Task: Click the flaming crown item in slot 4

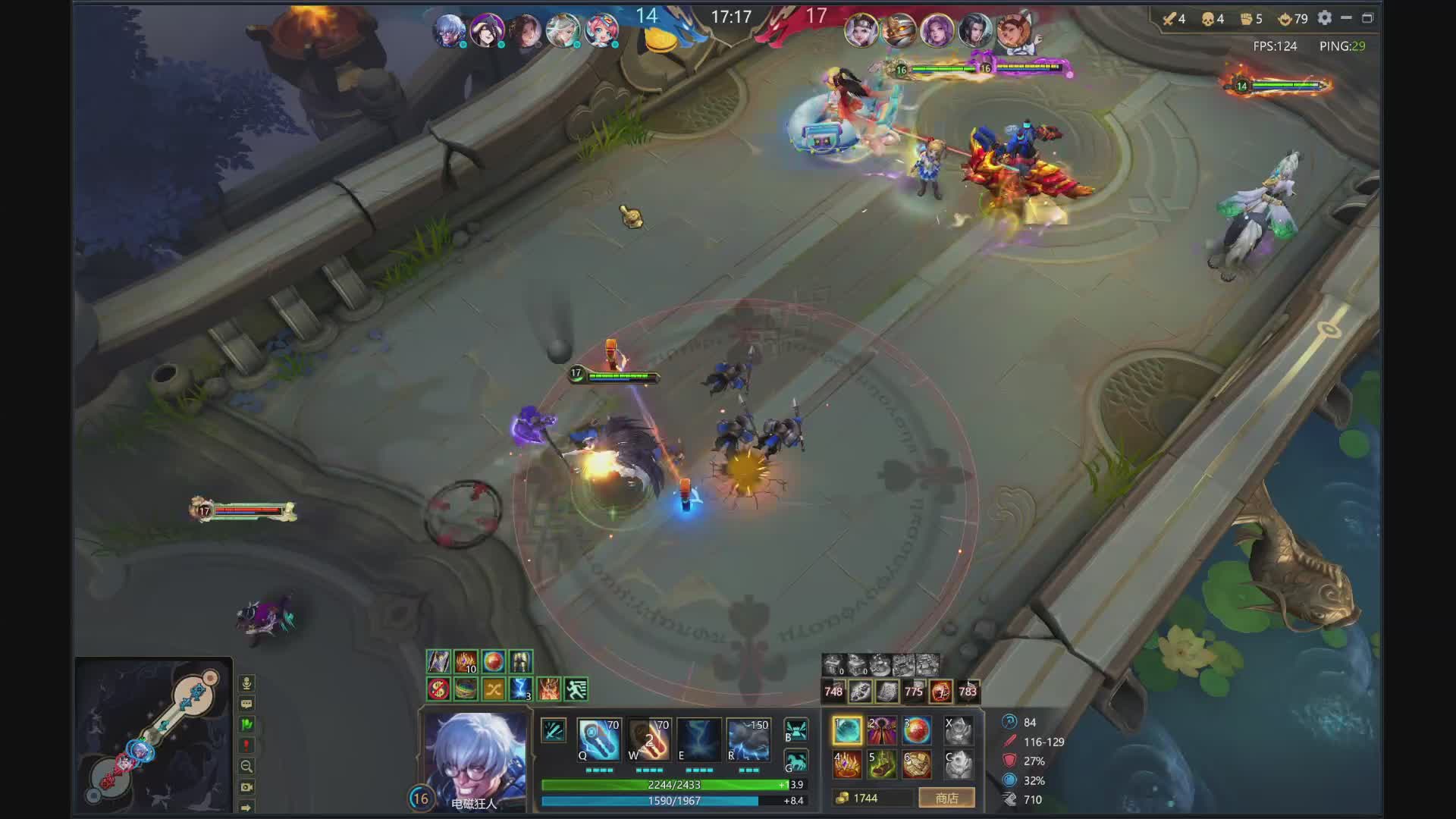Action: (847, 764)
